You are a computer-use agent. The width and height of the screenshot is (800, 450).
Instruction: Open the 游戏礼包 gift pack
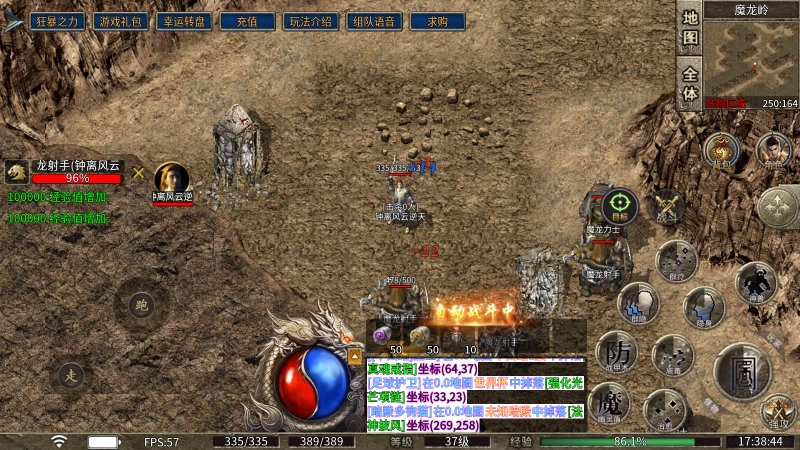coord(120,20)
